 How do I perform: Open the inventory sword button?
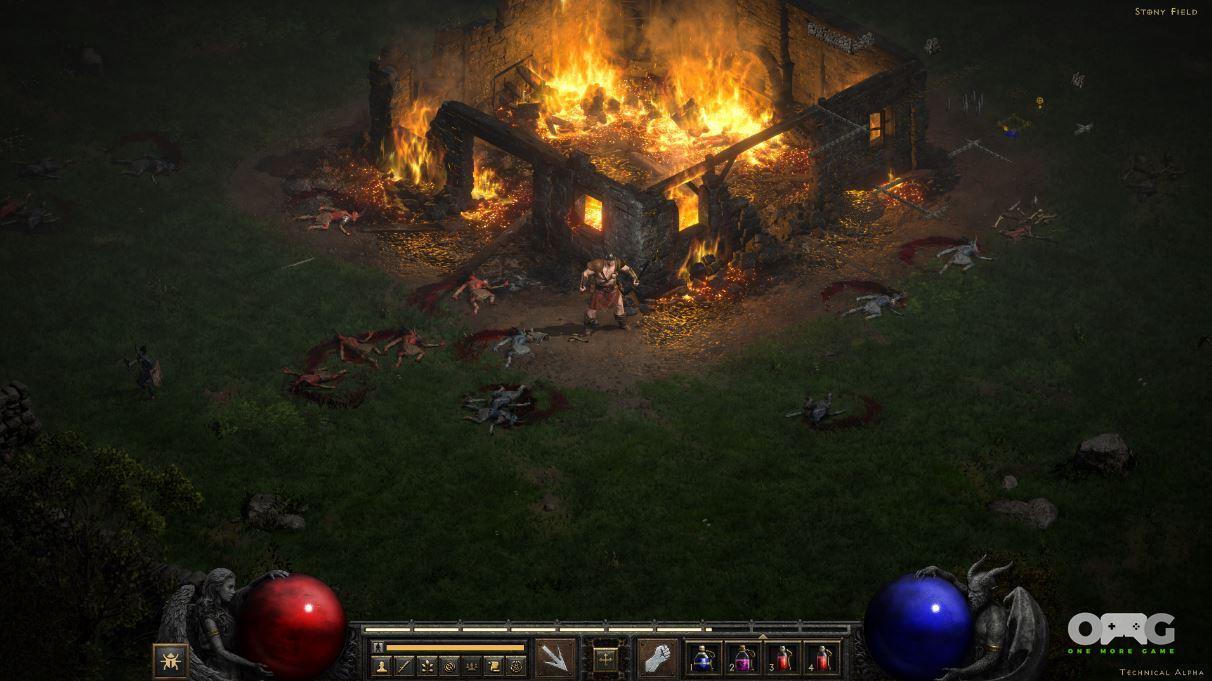(x=404, y=666)
